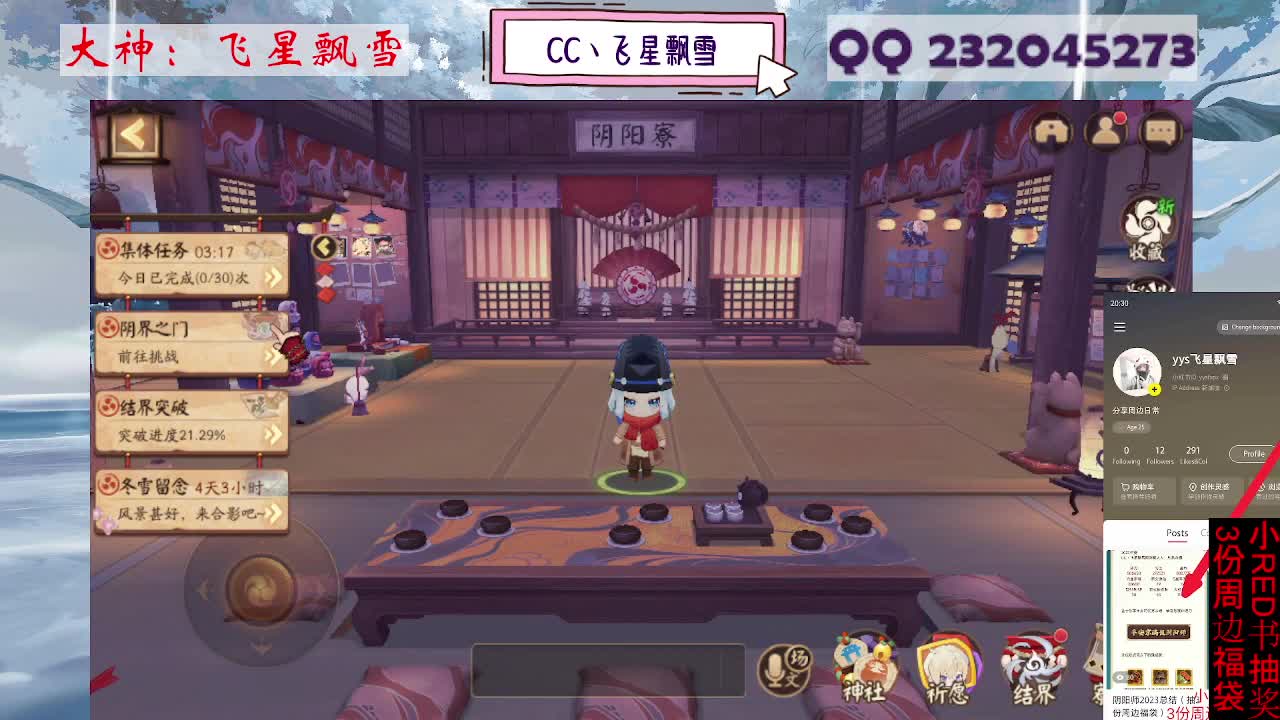Open the hamburger menu on profile panel
The height and width of the screenshot is (720, 1280).
coord(1119,326)
